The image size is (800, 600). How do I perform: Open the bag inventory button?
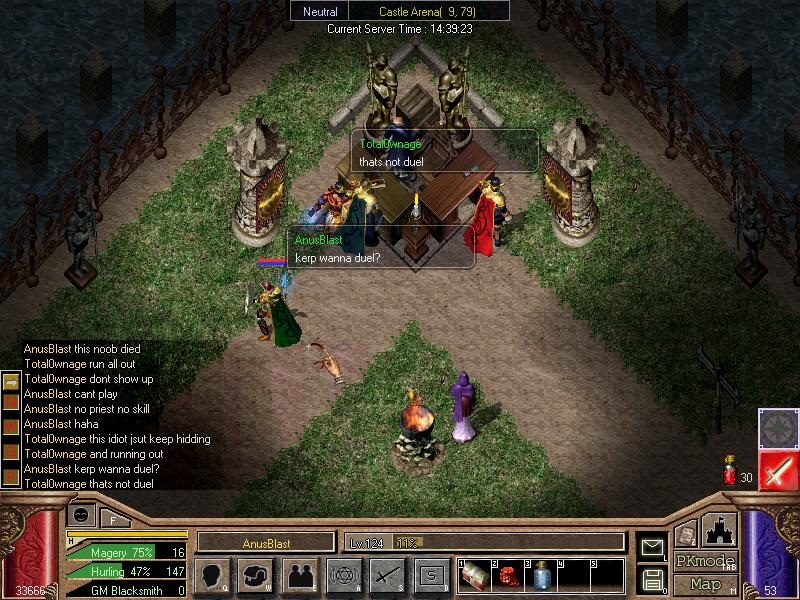pos(254,575)
